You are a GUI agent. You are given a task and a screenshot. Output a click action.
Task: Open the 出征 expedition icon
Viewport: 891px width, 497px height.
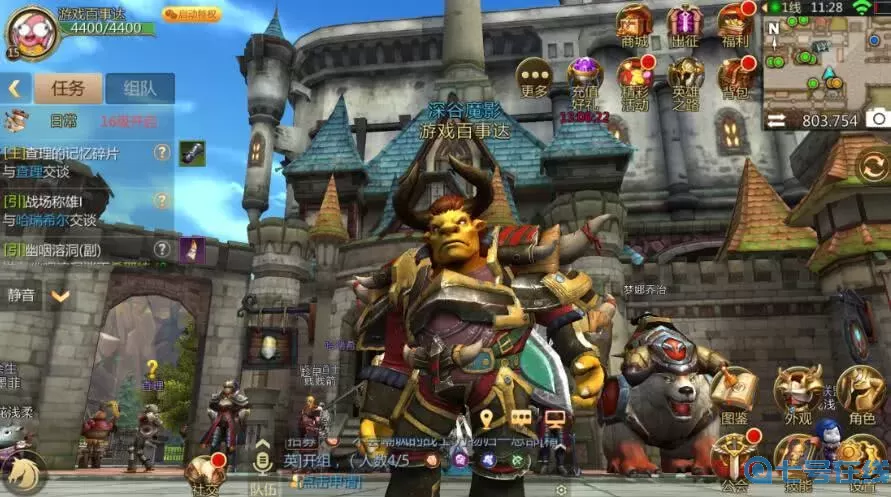[x=685, y=24]
